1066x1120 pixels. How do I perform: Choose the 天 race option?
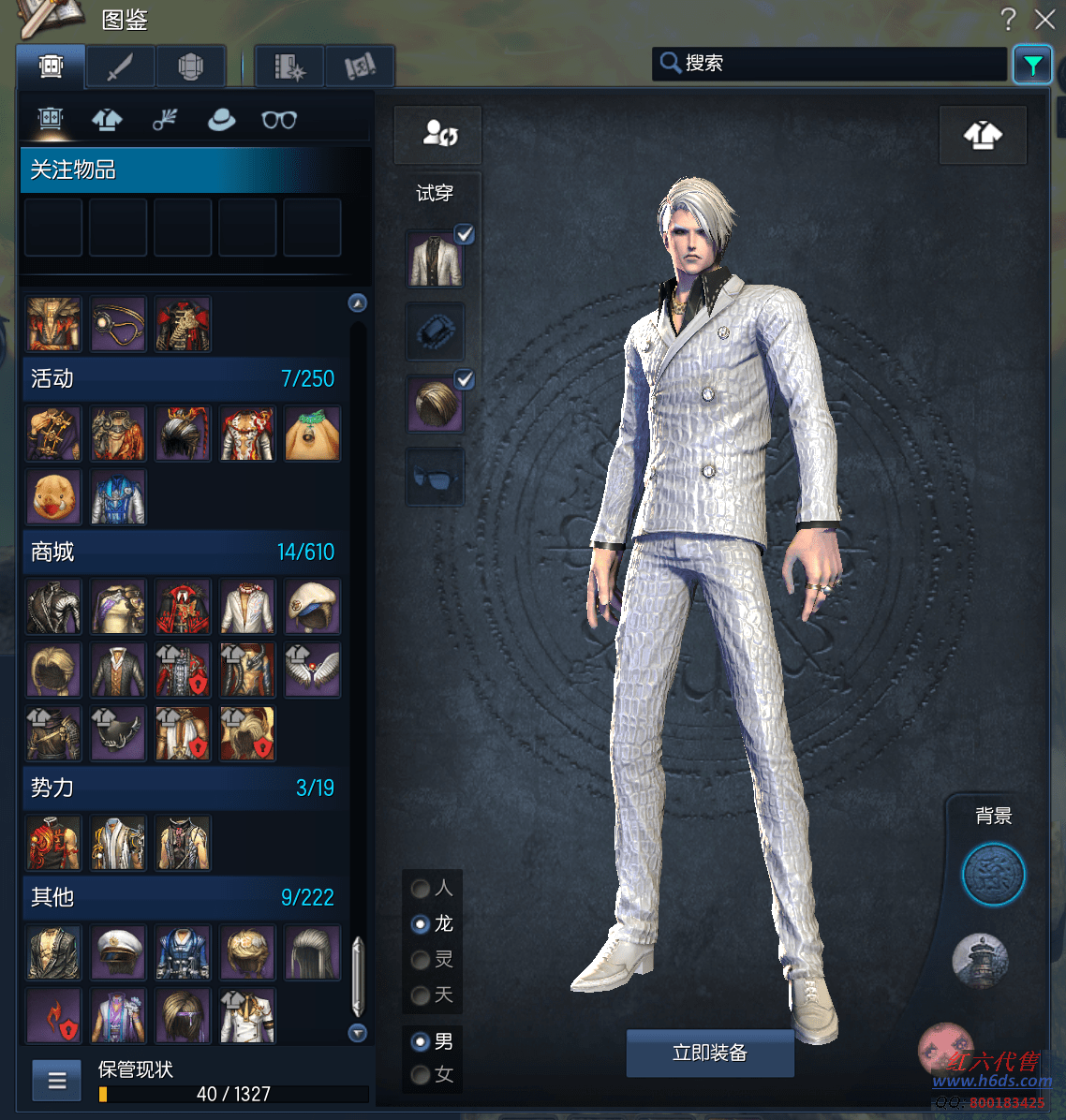(x=421, y=995)
